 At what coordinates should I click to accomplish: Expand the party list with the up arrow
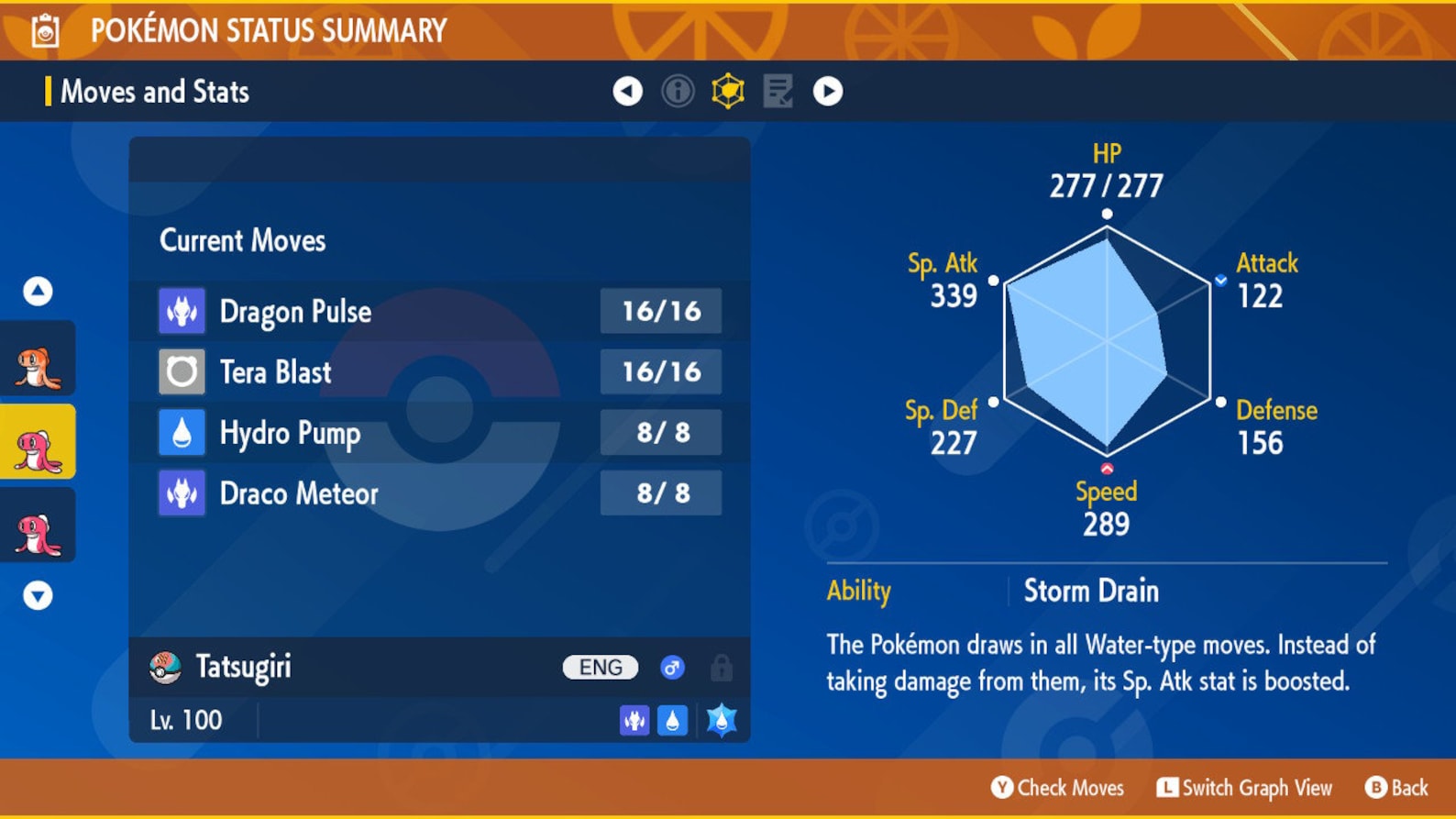pyautogui.click(x=37, y=289)
